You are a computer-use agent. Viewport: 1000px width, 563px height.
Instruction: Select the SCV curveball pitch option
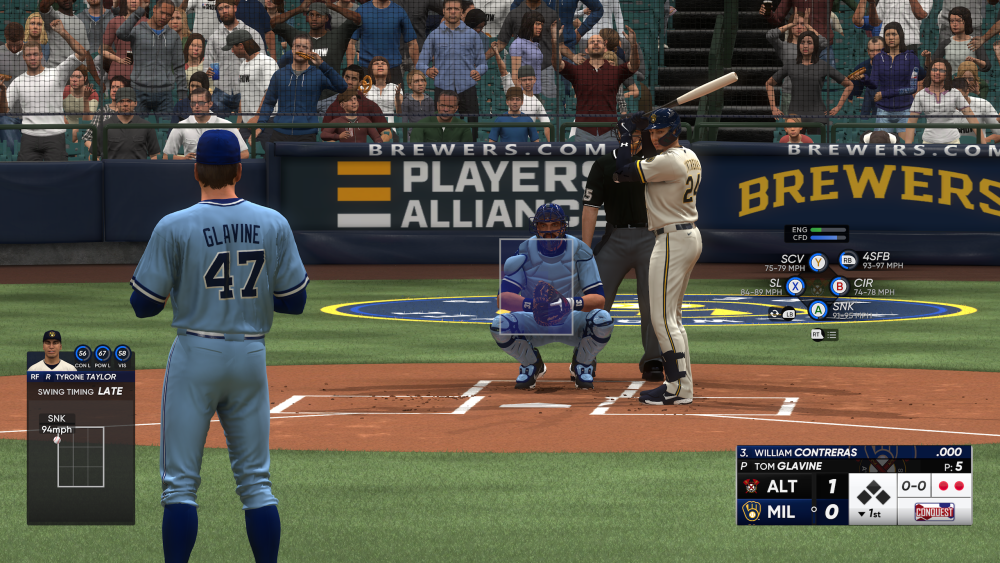pos(818,262)
